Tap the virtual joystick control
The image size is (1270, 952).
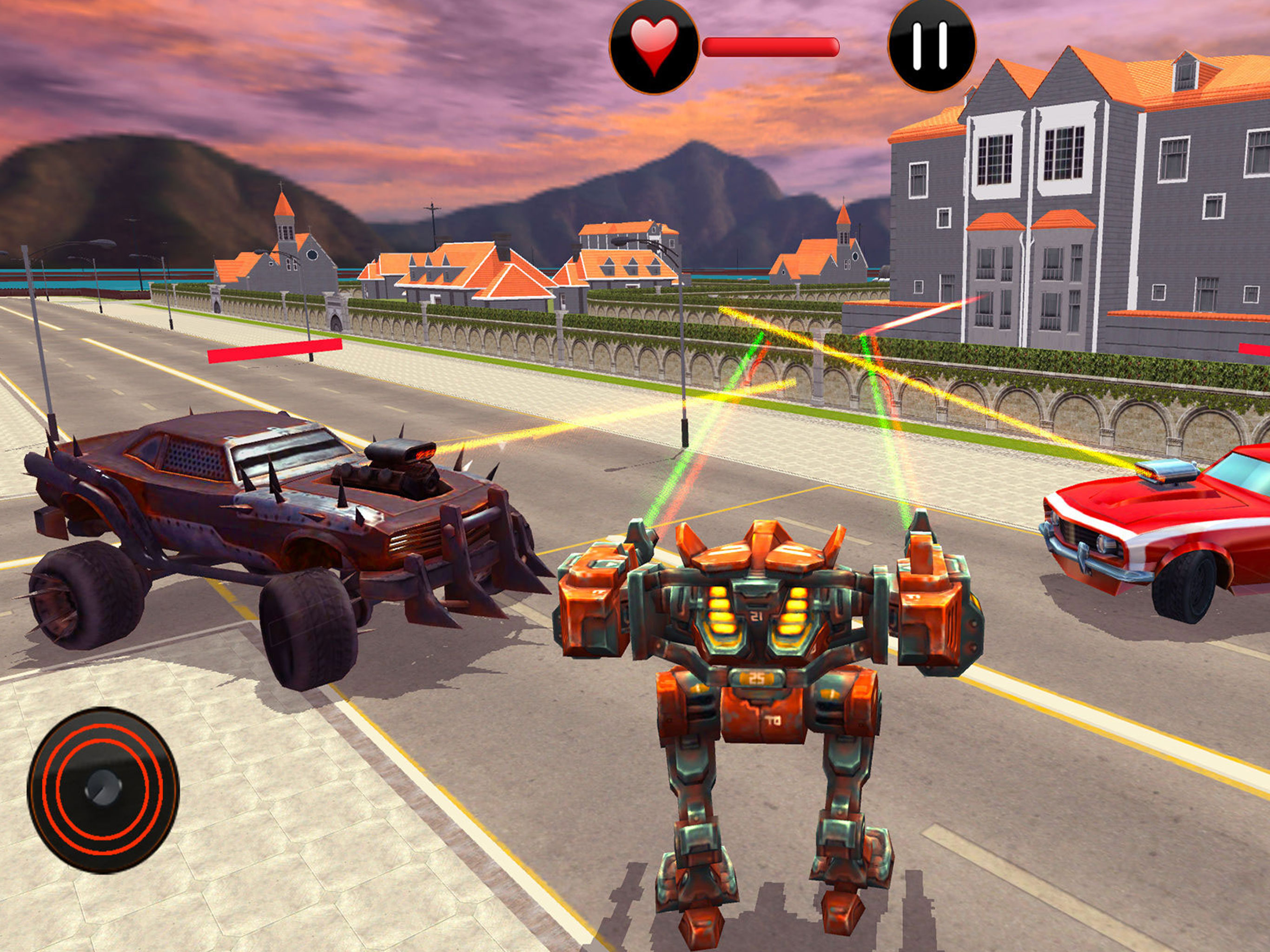103,790
